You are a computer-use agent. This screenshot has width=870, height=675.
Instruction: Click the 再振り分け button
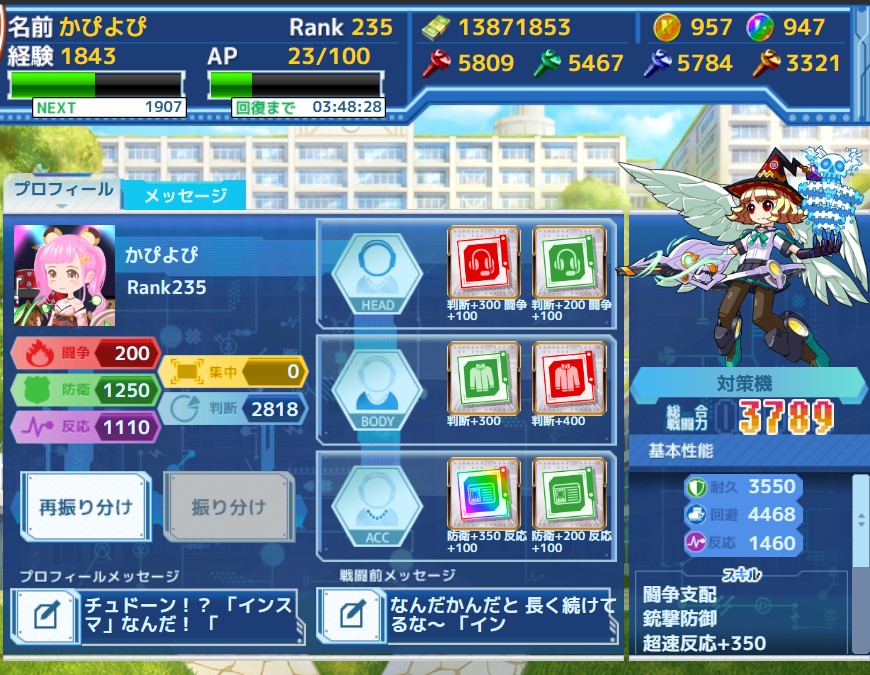point(87,506)
